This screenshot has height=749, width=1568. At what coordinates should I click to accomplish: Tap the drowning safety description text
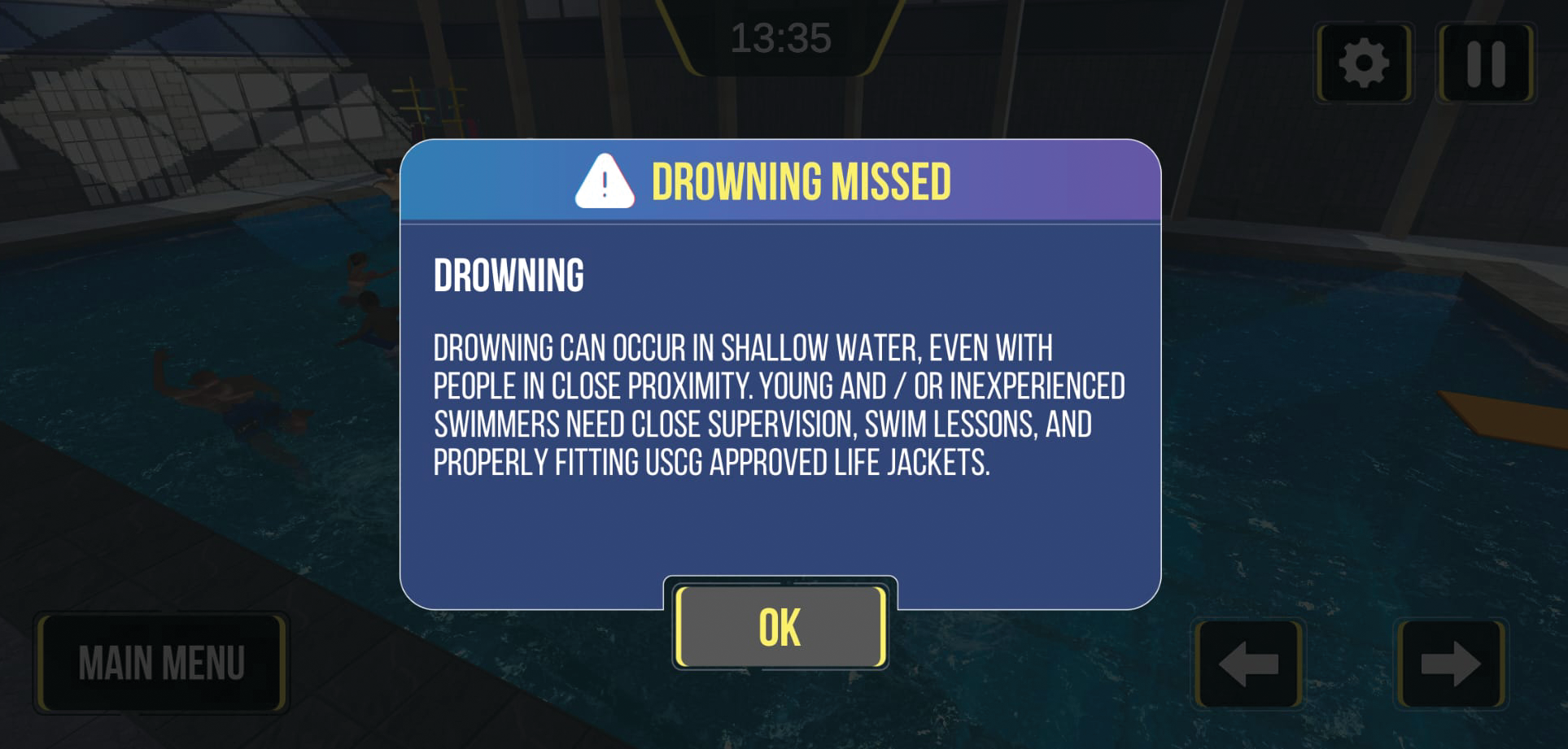(780, 407)
